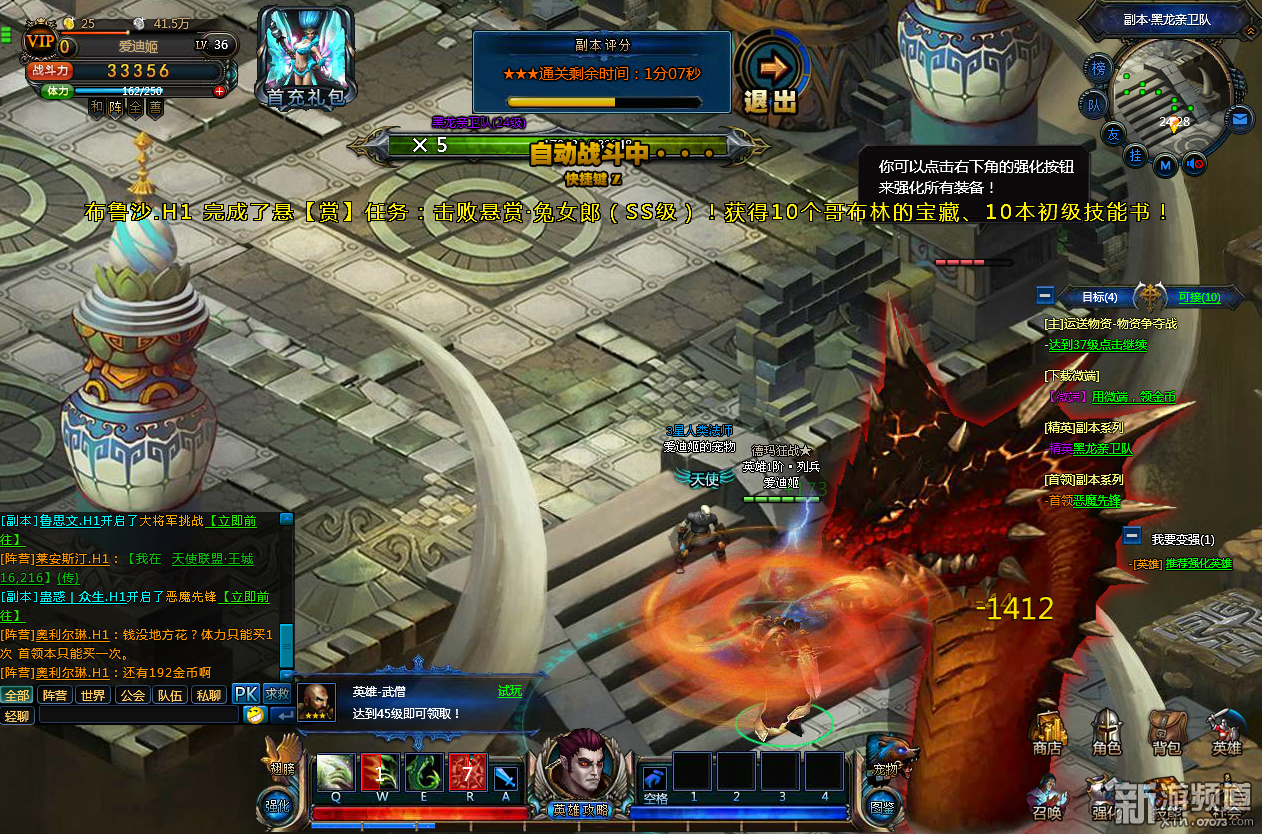Image resolution: width=1262 pixels, height=834 pixels.
Task: Open the 召唤 summon menu
Action: [1047, 797]
